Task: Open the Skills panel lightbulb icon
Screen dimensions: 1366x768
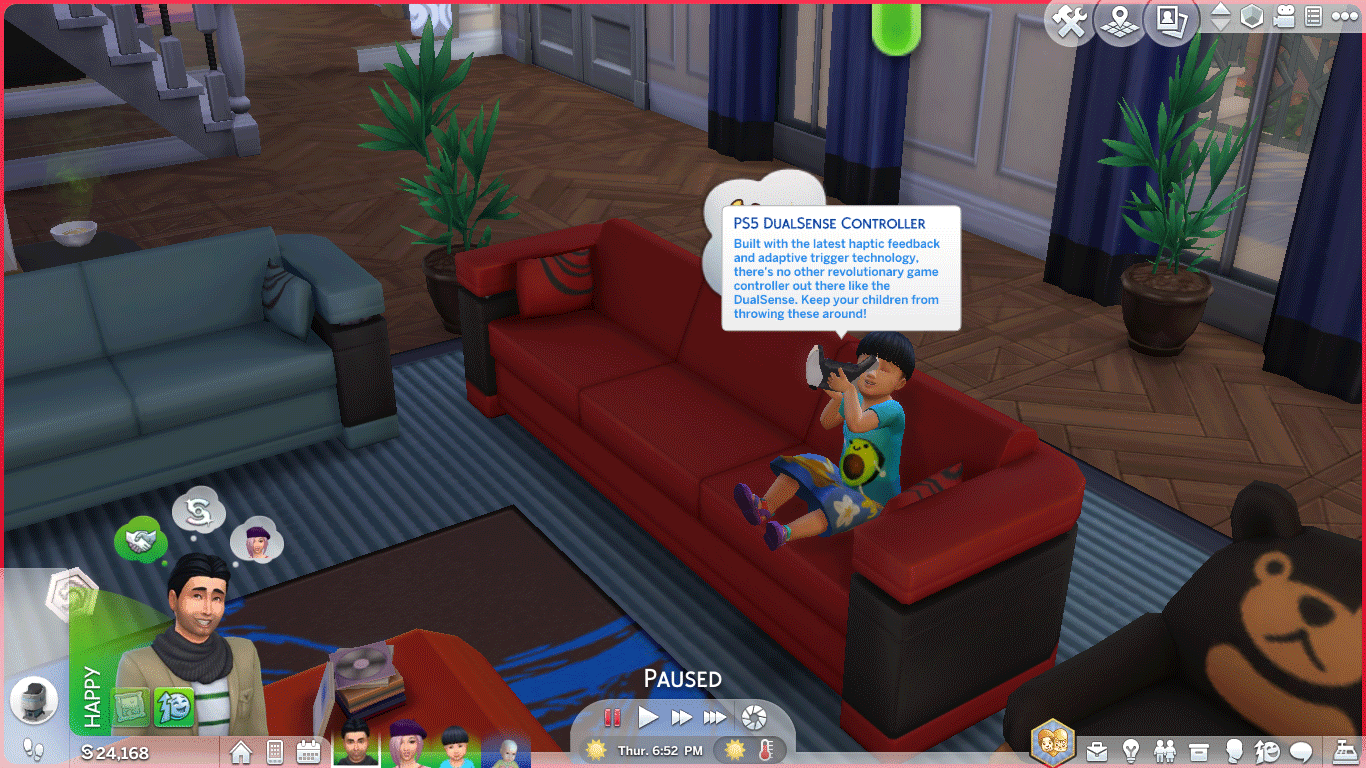Action: tap(1131, 751)
